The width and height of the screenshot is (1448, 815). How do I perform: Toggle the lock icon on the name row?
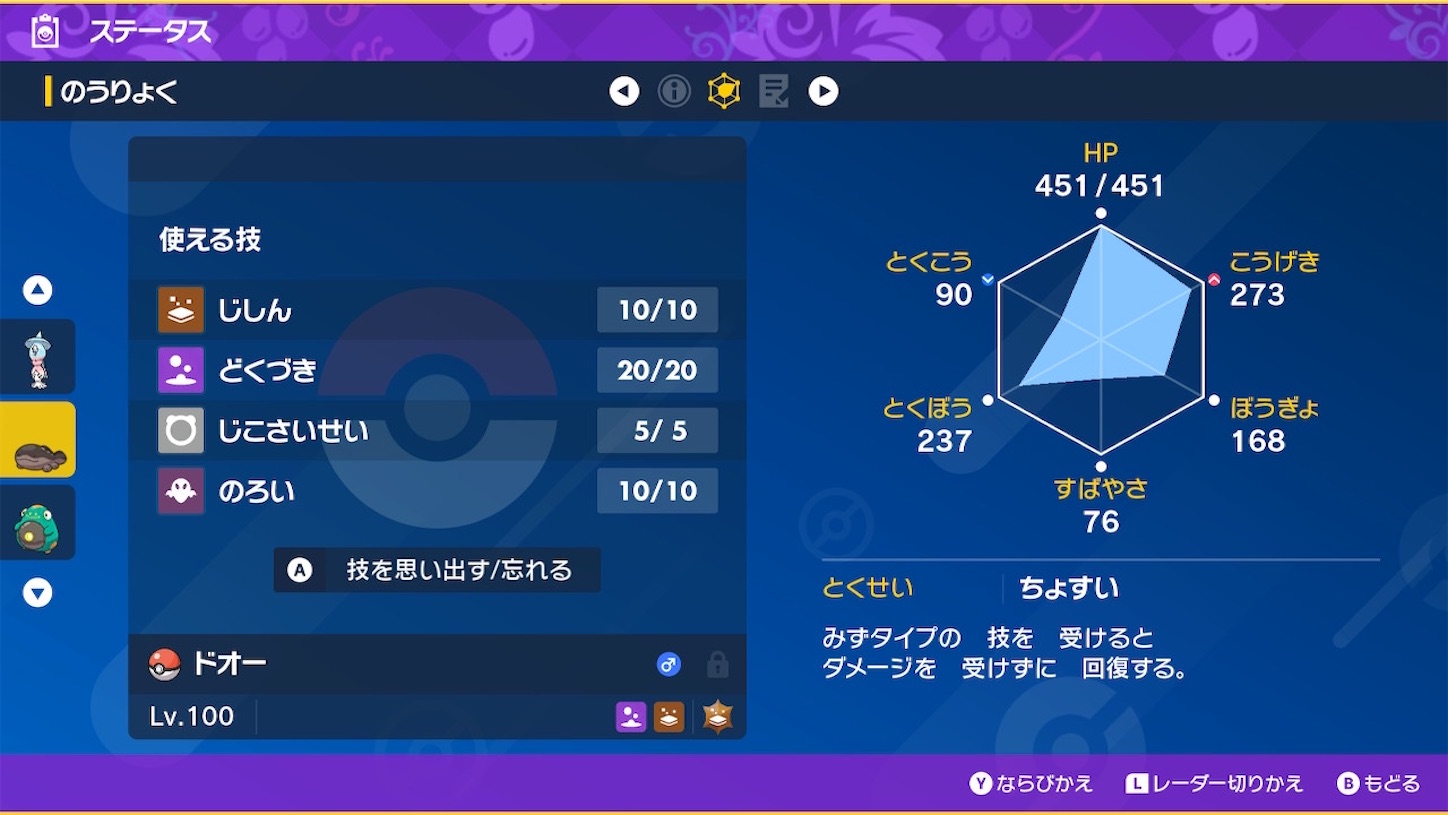(717, 664)
